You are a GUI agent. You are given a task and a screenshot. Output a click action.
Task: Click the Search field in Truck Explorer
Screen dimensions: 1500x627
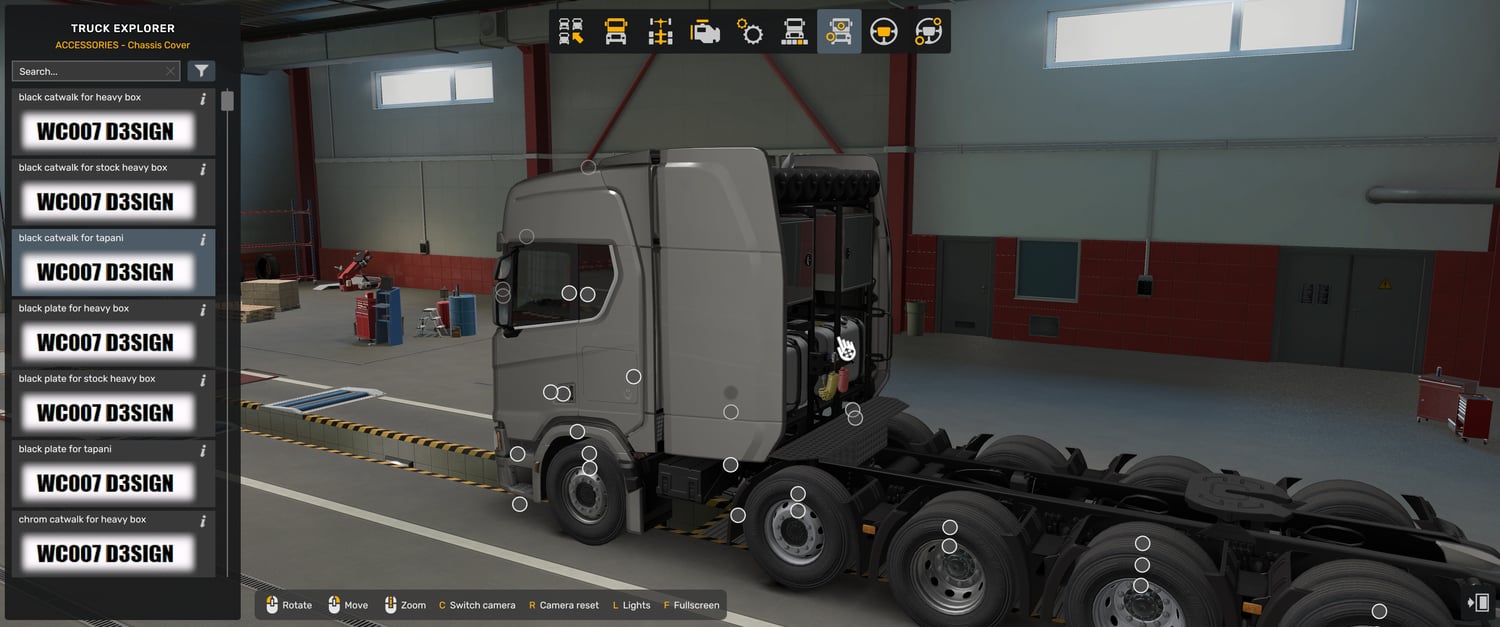tap(88, 71)
